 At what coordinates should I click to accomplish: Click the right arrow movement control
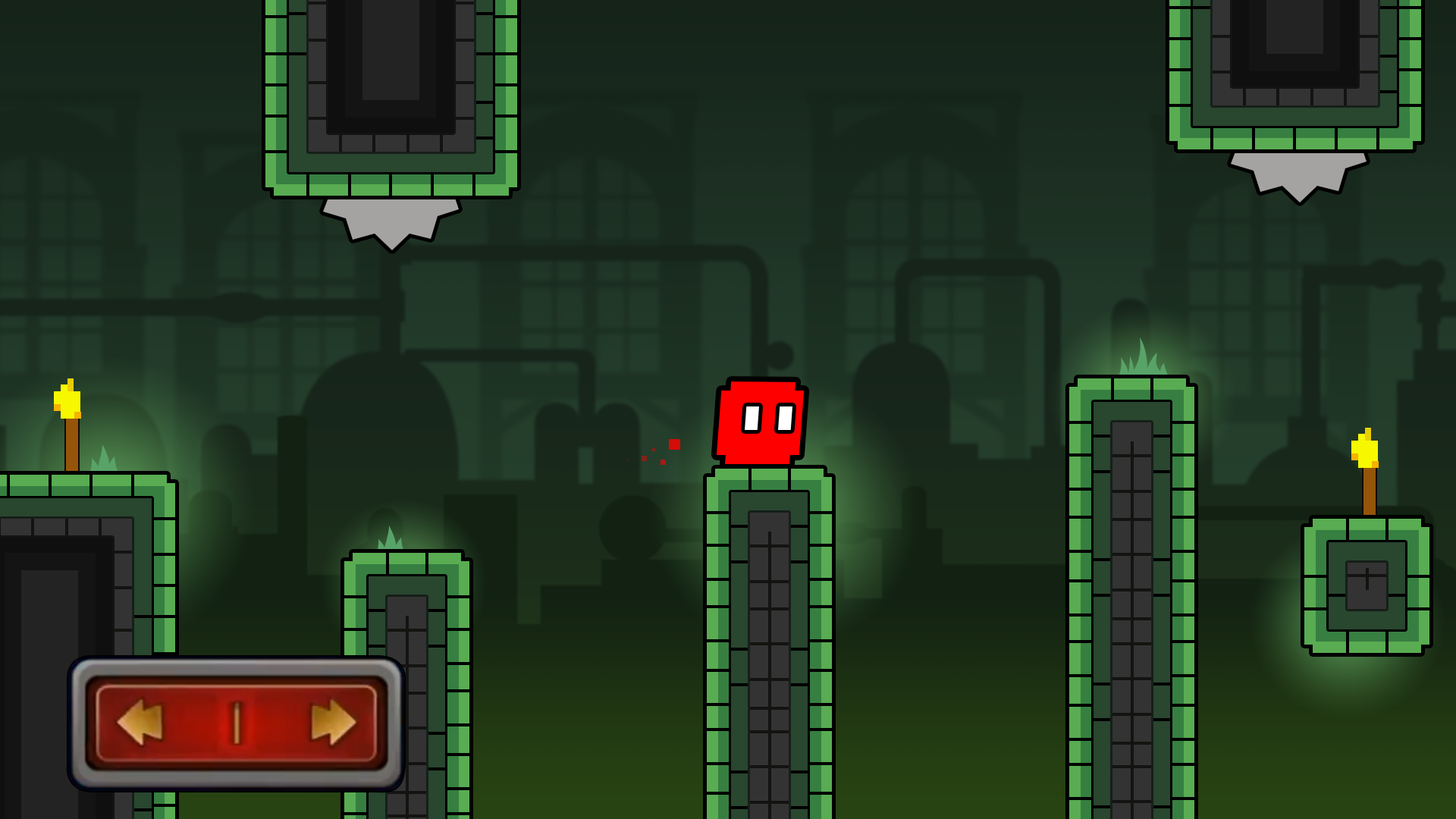coord(334,722)
